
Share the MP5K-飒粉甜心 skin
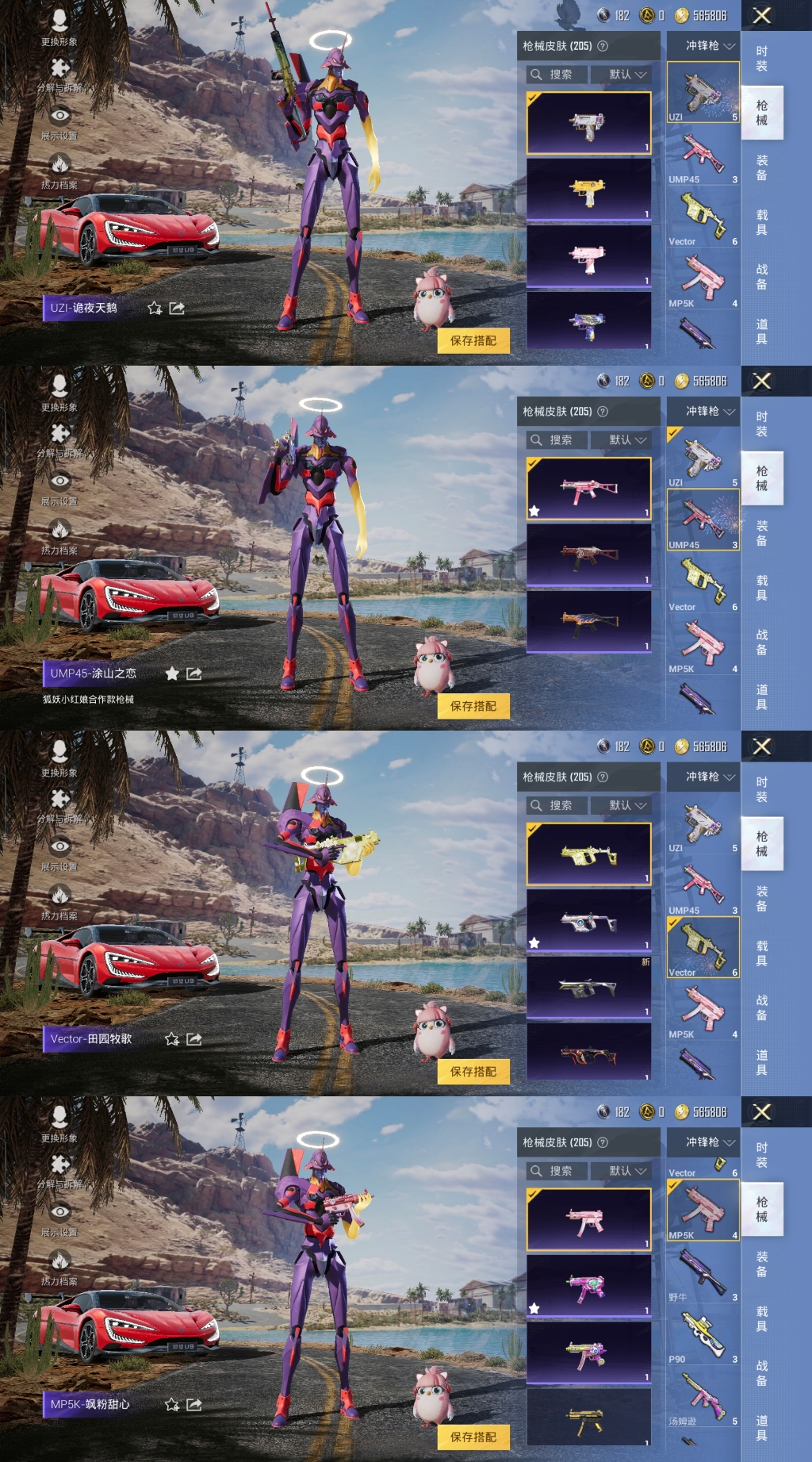(194, 1404)
